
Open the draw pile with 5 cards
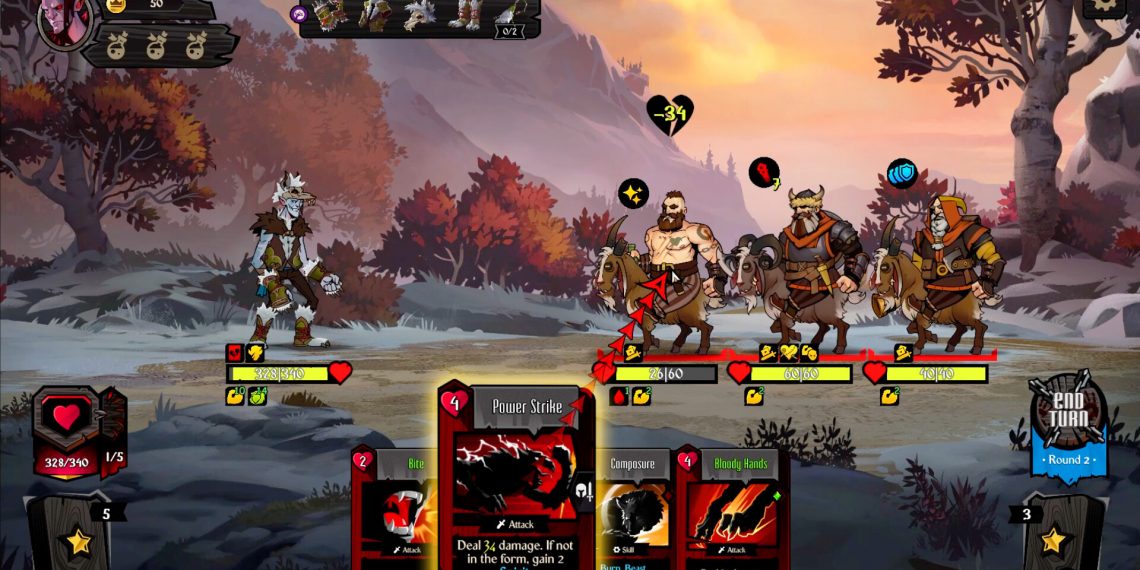pos(77,535)
